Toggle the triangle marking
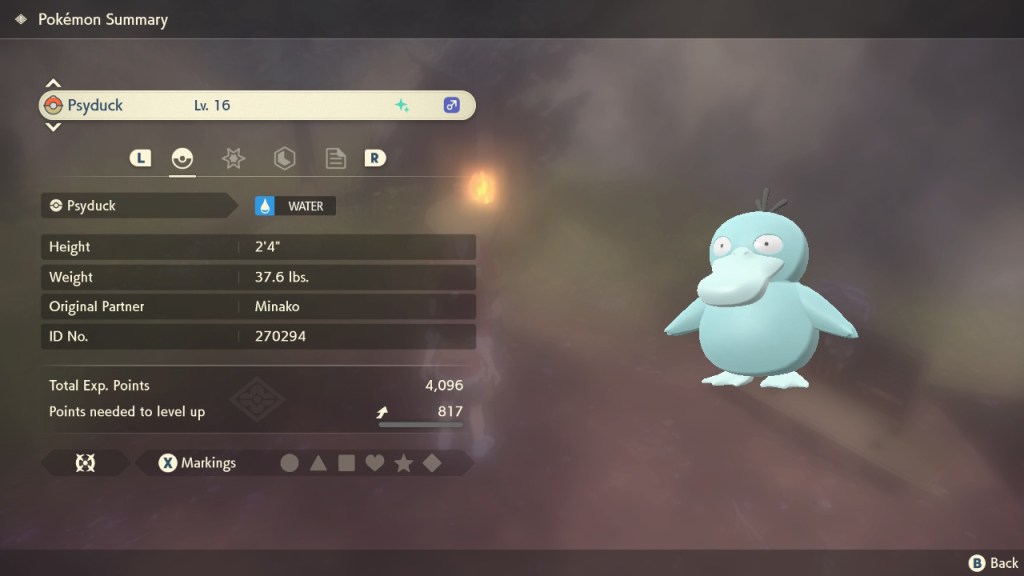 tap(318, 463)
